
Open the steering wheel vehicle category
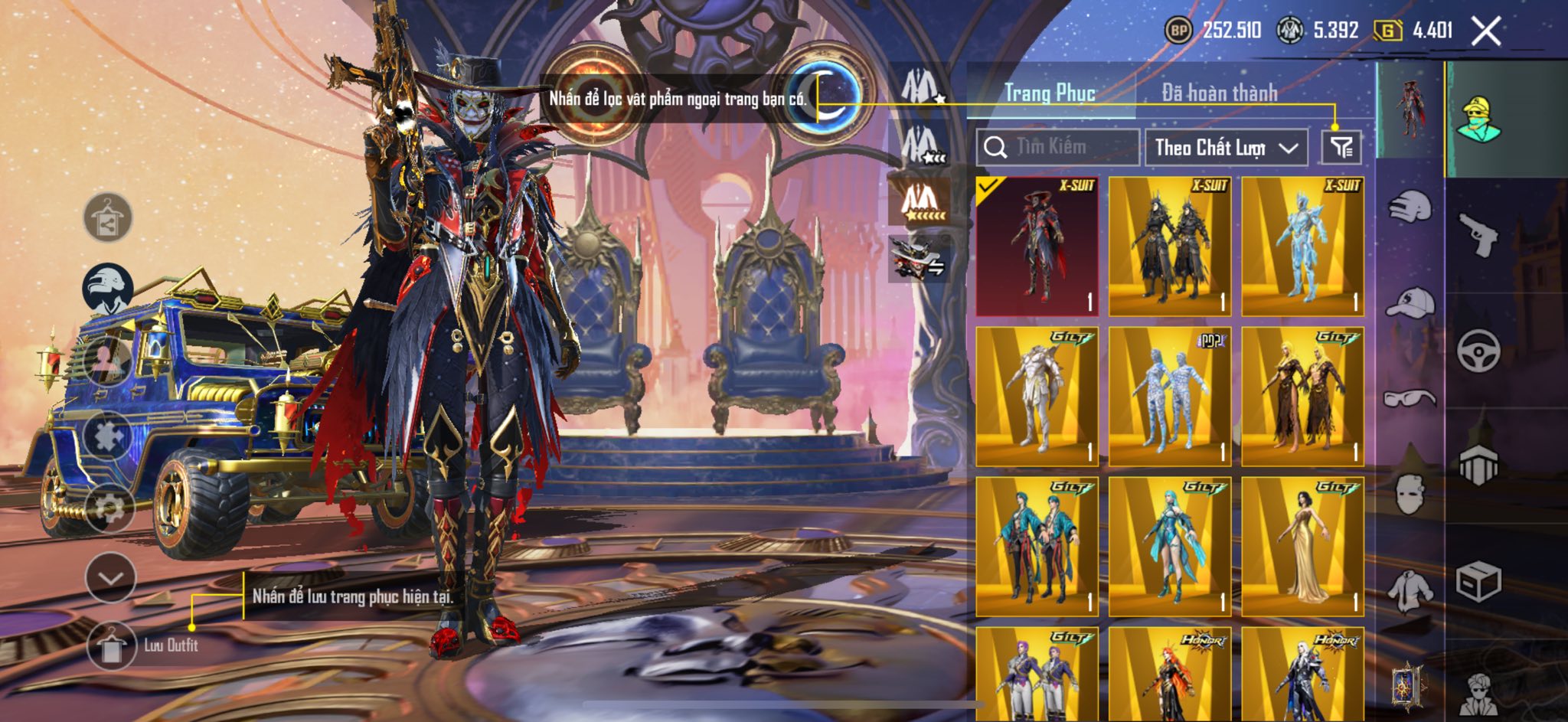pyautogui.click(x=1478, y=351)
